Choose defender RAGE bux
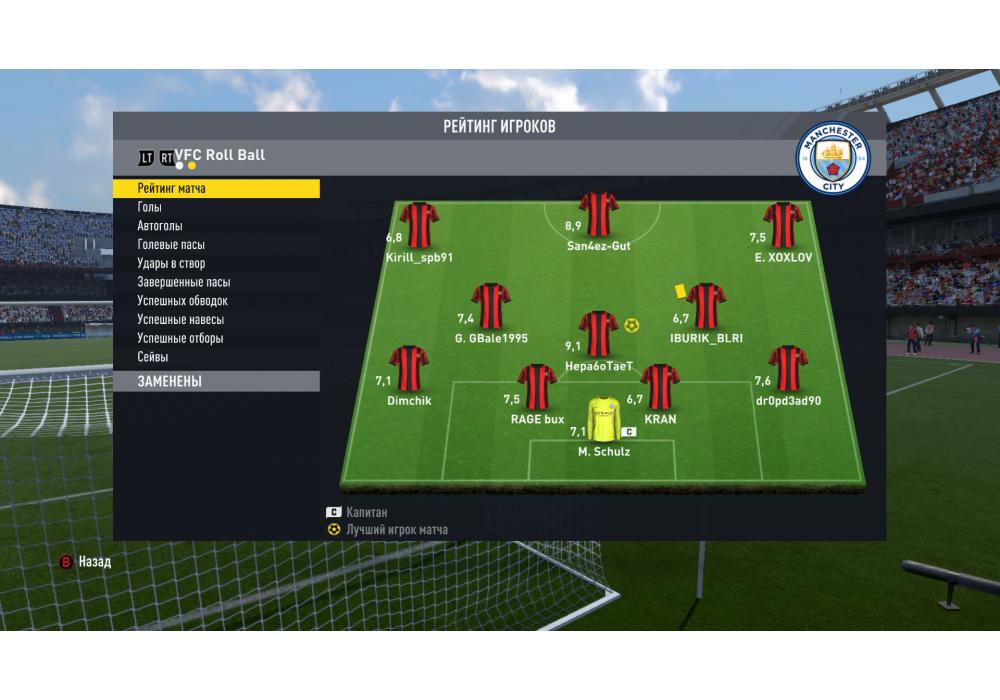The width and height of the screenshot is (1000, 700). point(537,387)
